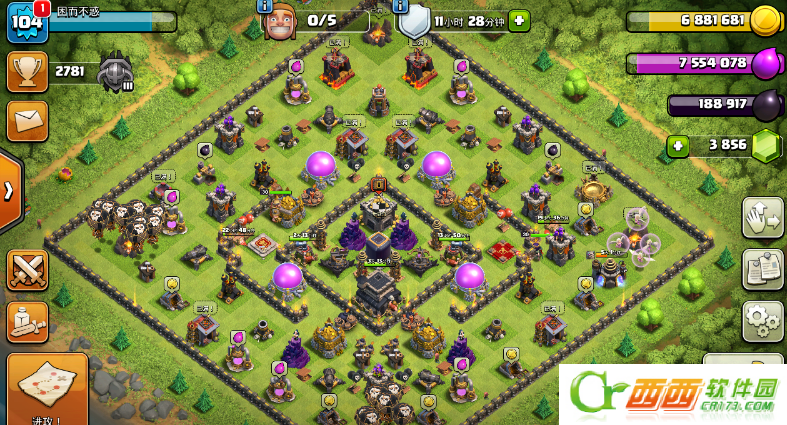The width and height of the screenshot is (787, 425).
Task: Click the pink elixir drop icon
Action: click(765, 63)
